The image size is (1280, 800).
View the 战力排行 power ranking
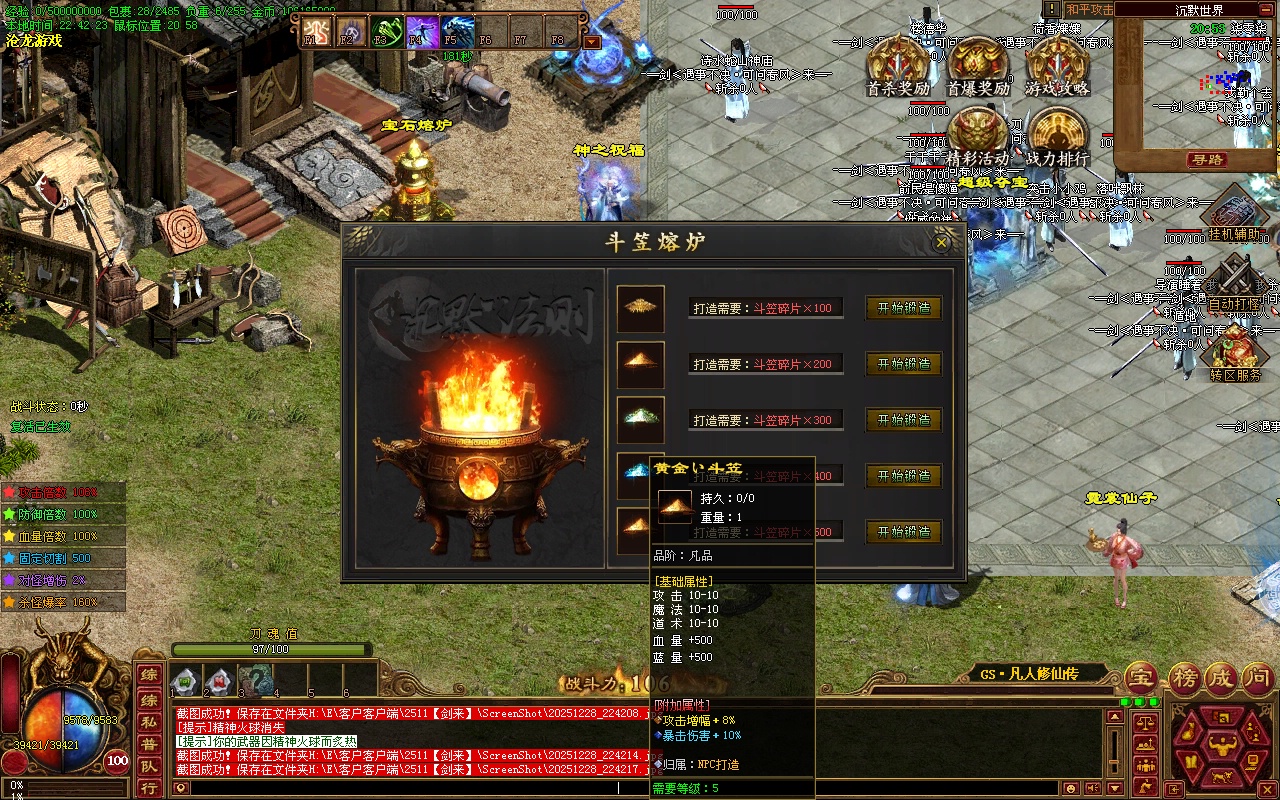[1058, 136]
